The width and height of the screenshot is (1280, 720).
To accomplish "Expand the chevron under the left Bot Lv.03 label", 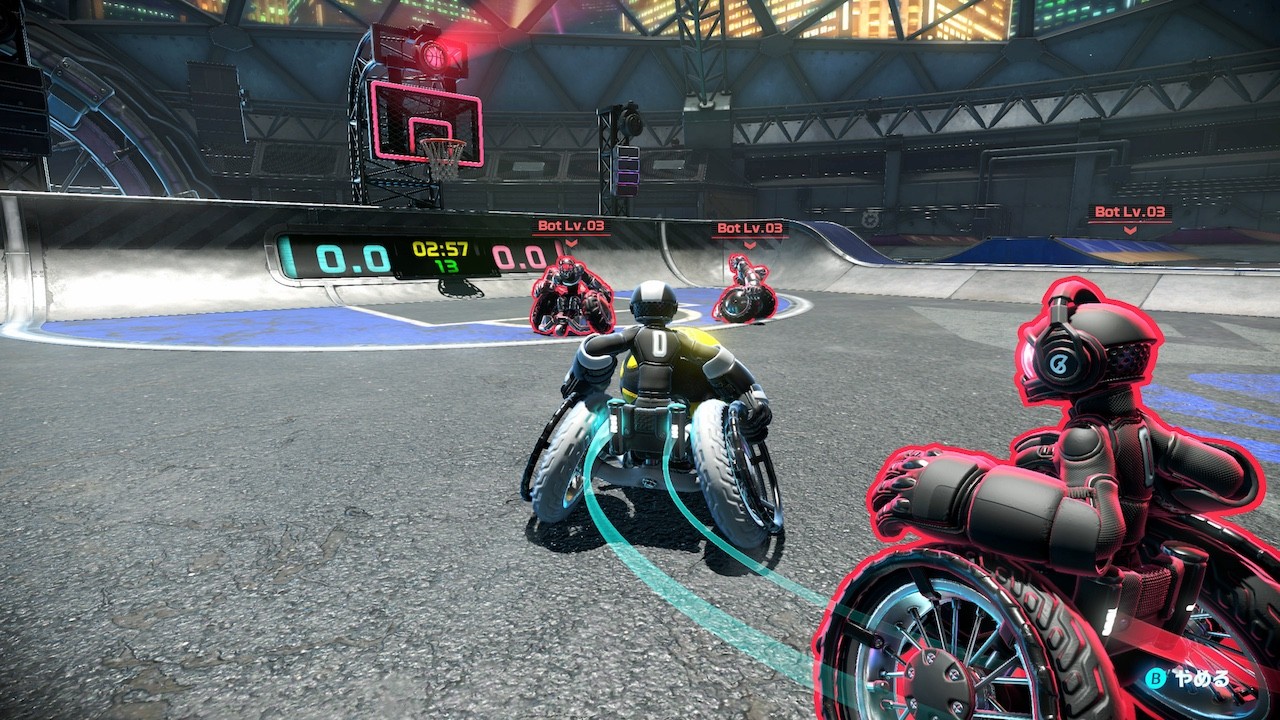I will [571, 243].
